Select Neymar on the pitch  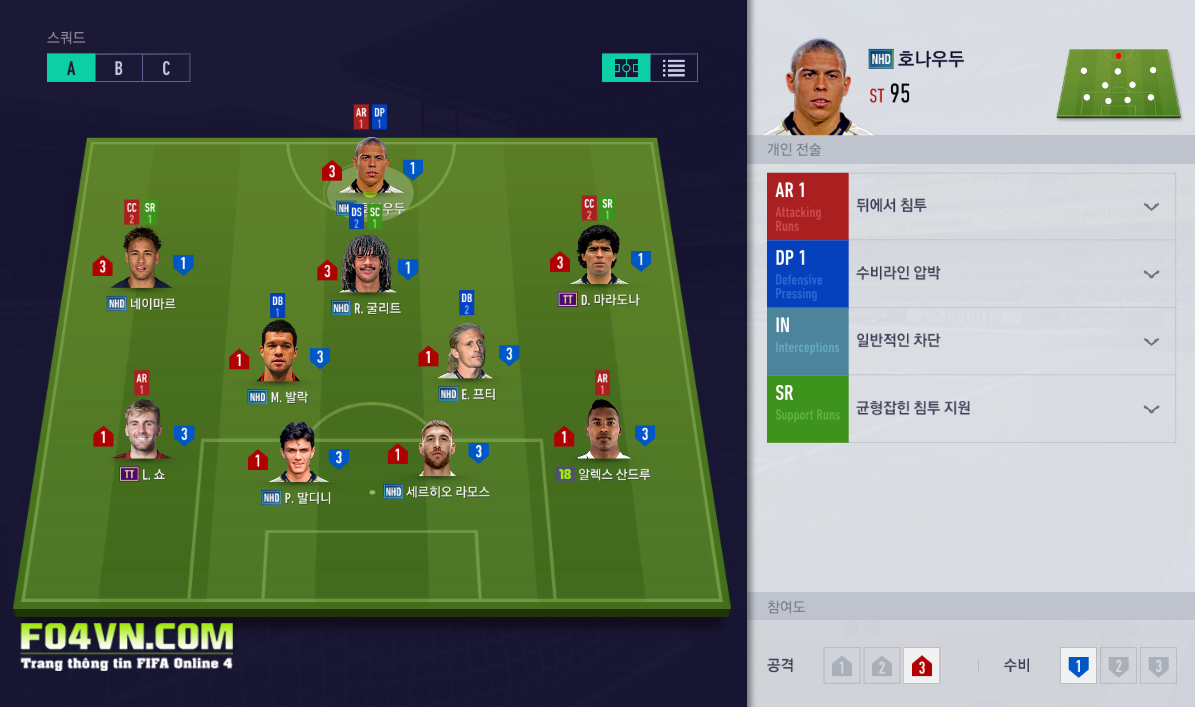pos(141,260)
